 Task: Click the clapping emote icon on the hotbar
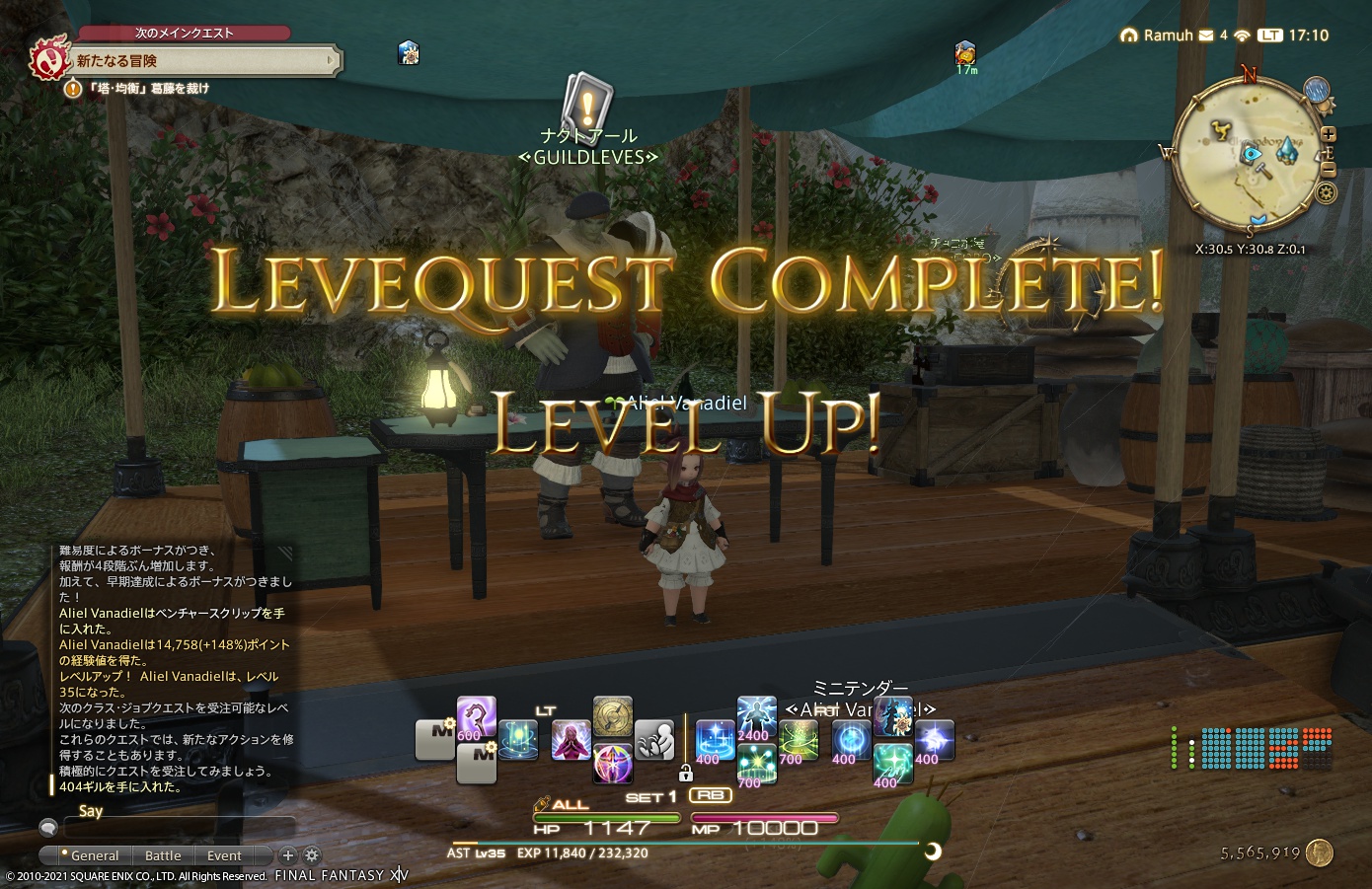click(x=653, y=742)
